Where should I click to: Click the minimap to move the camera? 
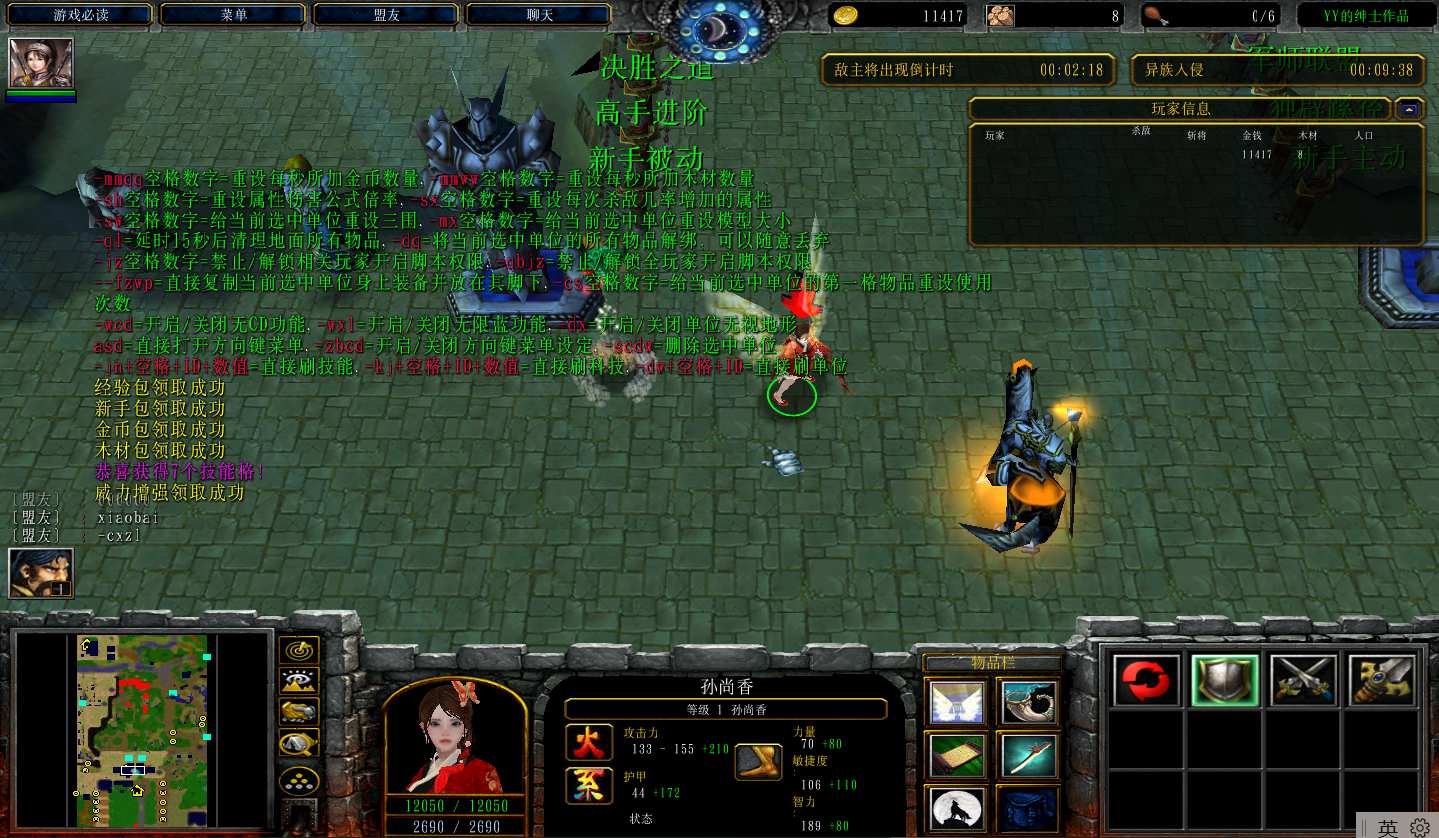(x=142, y=730)
